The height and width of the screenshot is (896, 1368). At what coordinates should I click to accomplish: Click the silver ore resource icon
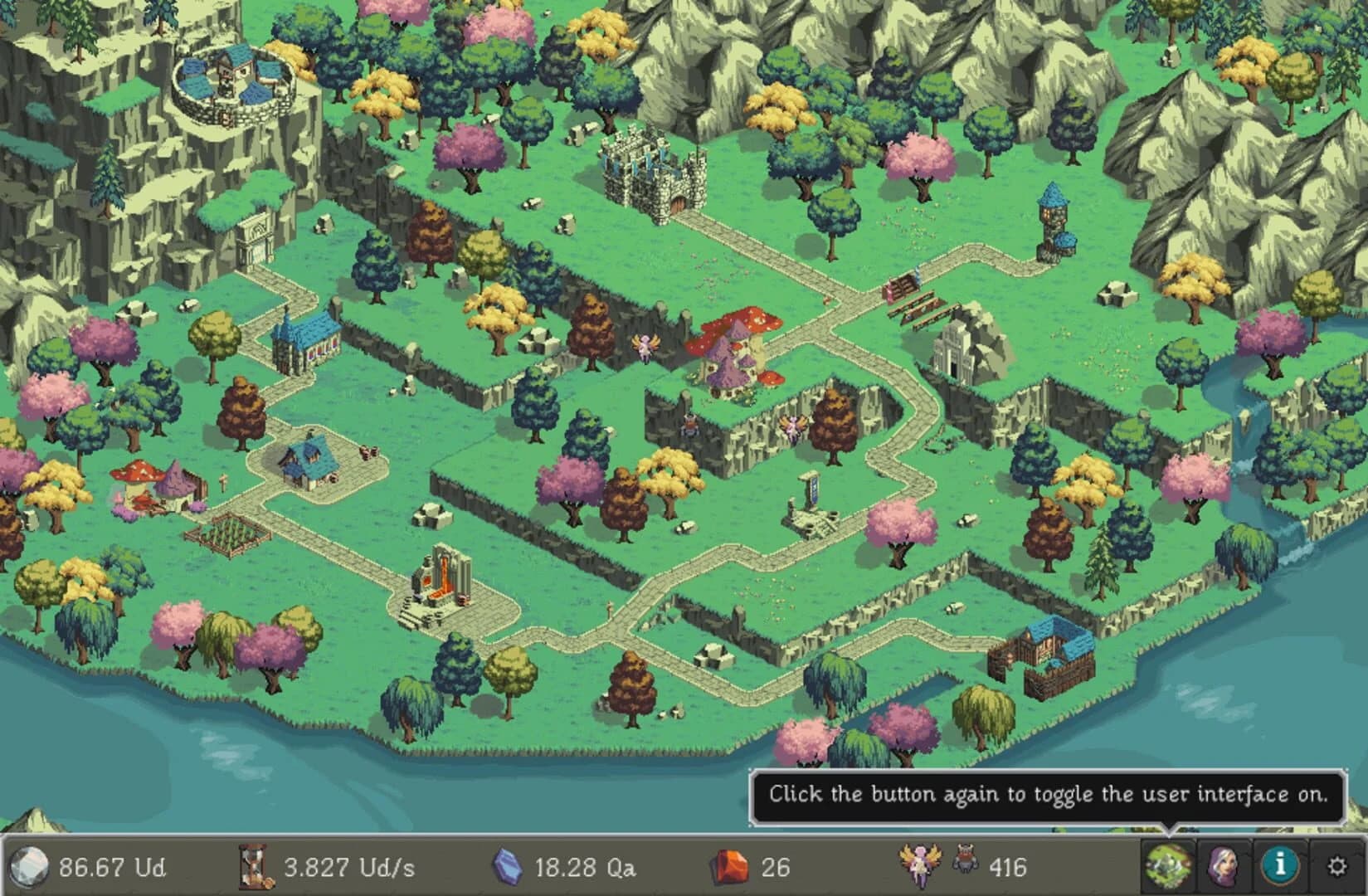click(x=29, y=868)
